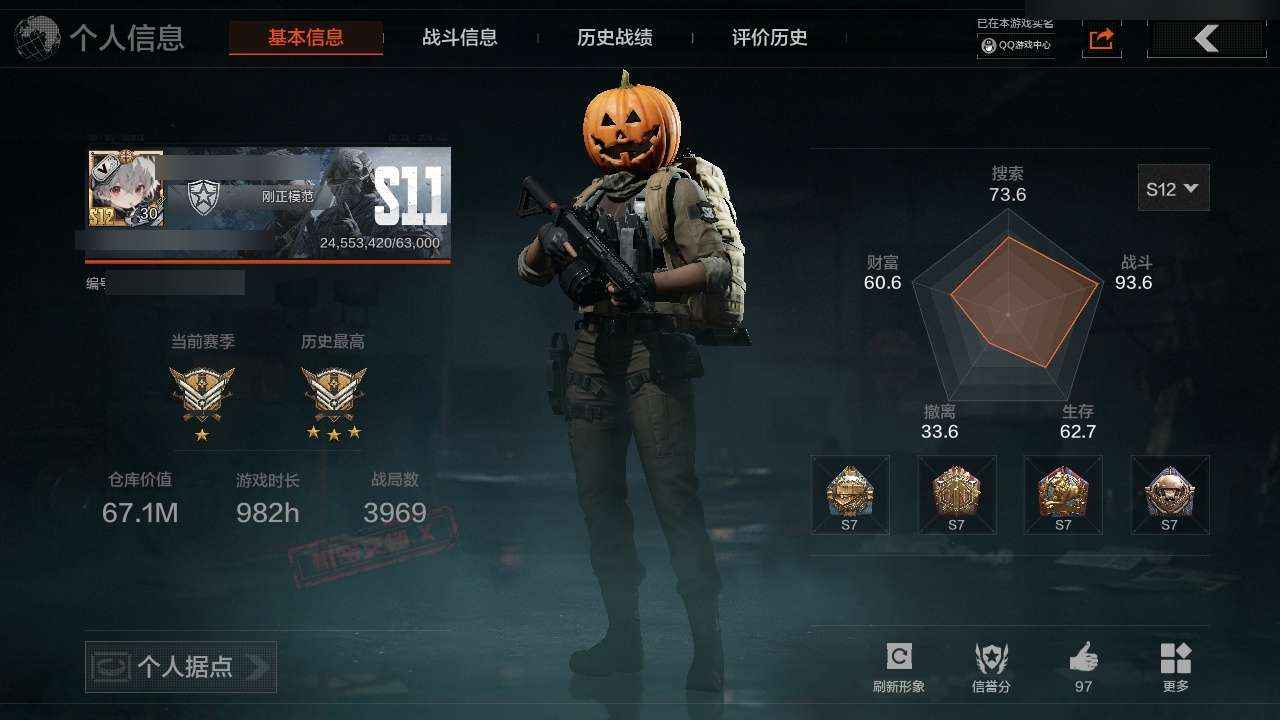
Task: Select the 当前赛季 rank badge
Action: (x=202, y=394)
